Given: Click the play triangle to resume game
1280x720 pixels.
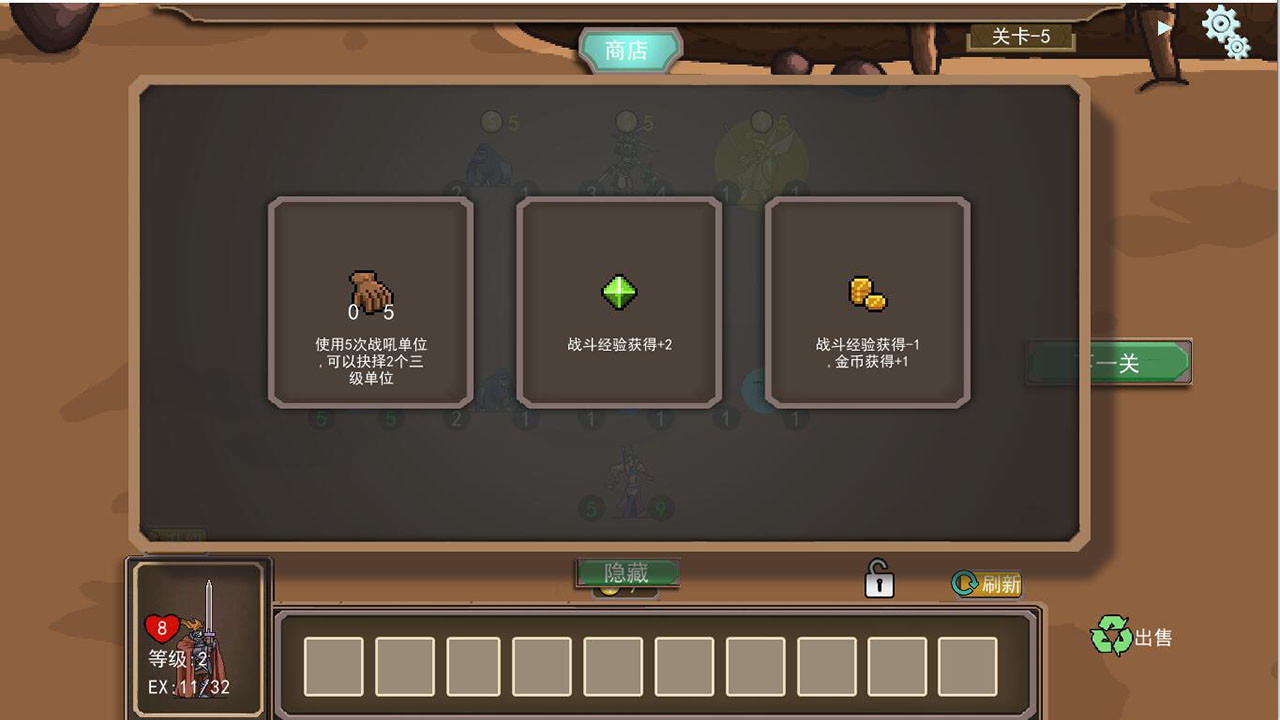Looking at the screenshot, I should (1162, 28).
